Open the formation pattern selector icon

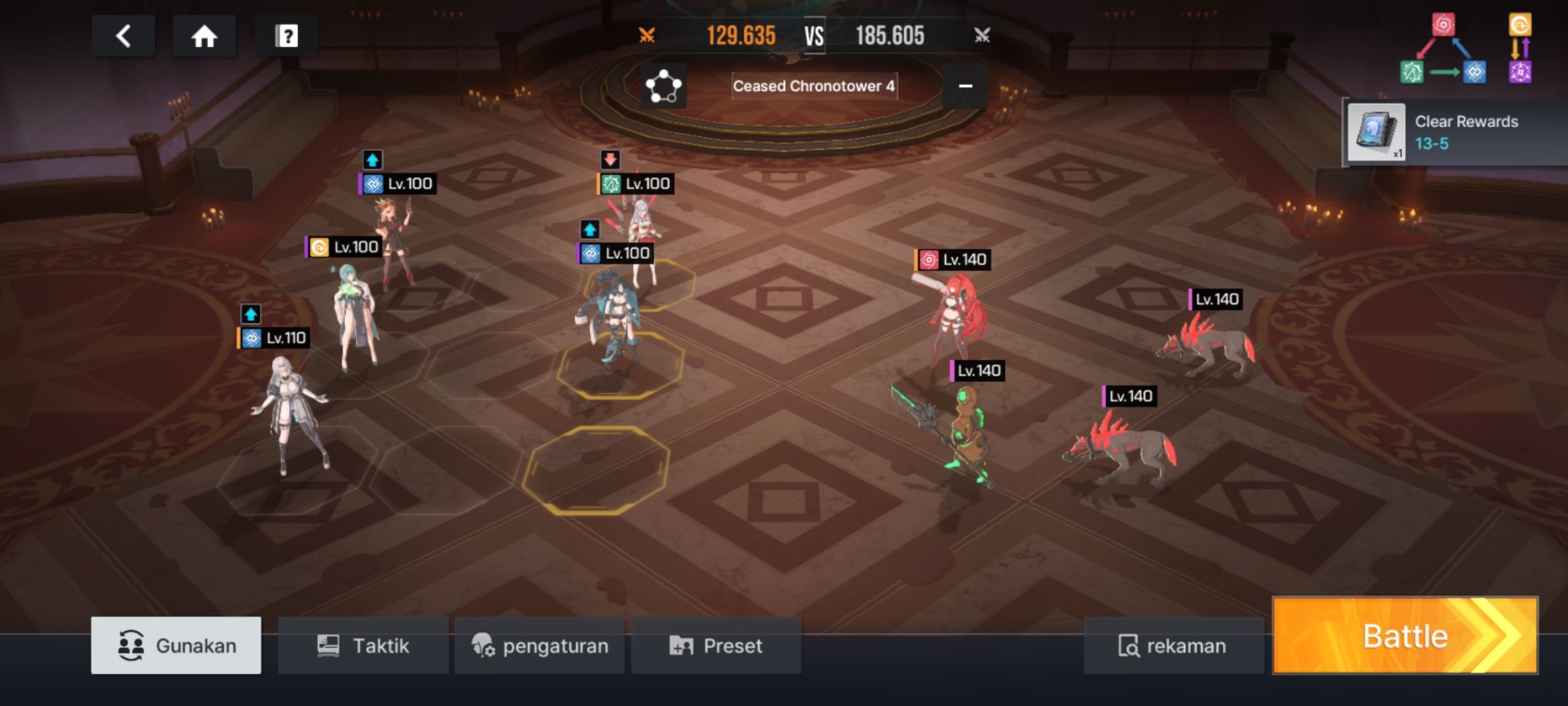pos(663,86)
